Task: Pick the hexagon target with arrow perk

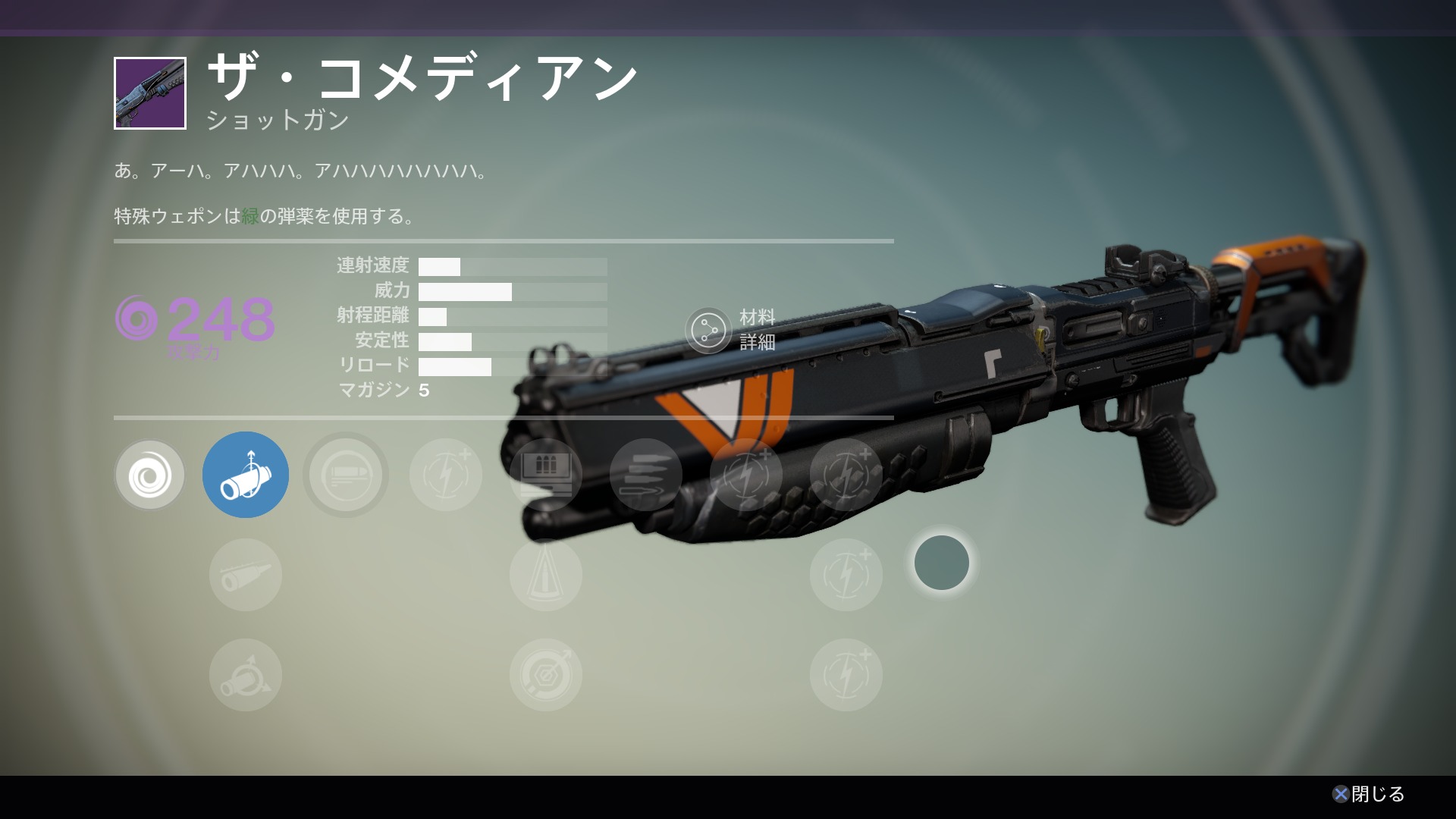Action: (546, 676)
